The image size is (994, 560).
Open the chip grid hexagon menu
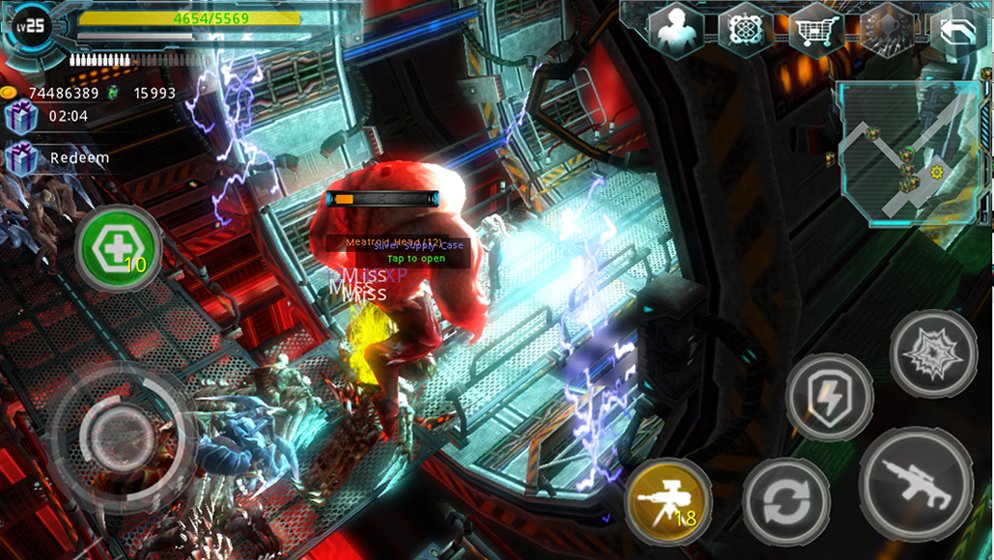click(x=745, y=29)
